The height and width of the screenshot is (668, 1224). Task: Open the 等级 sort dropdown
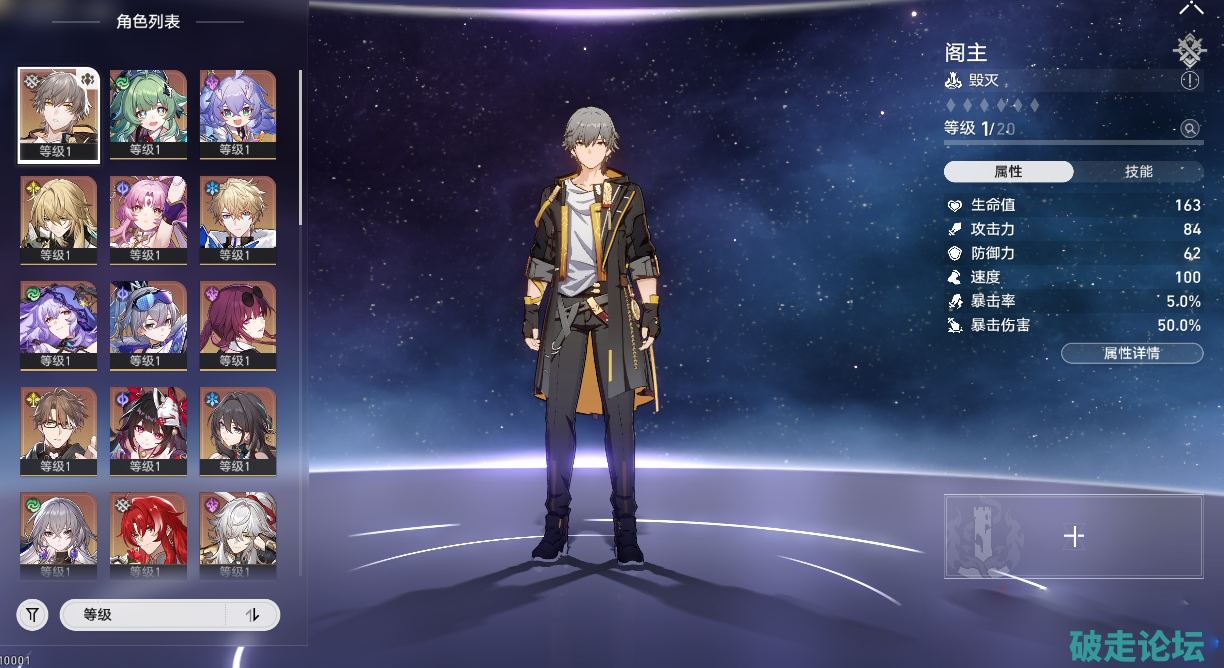[142, 615]
